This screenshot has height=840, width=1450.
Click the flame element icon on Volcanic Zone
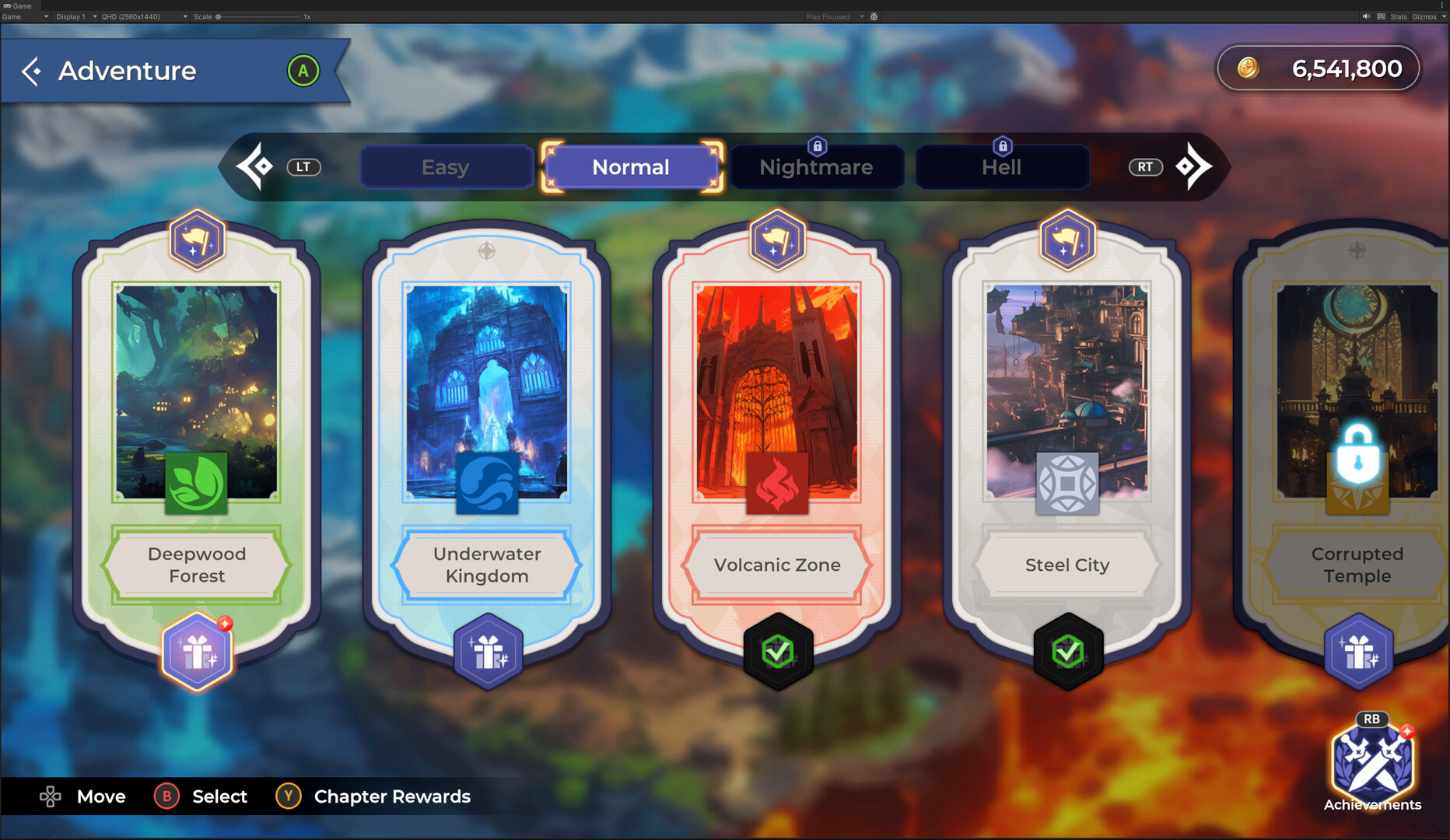click(776, 484)
